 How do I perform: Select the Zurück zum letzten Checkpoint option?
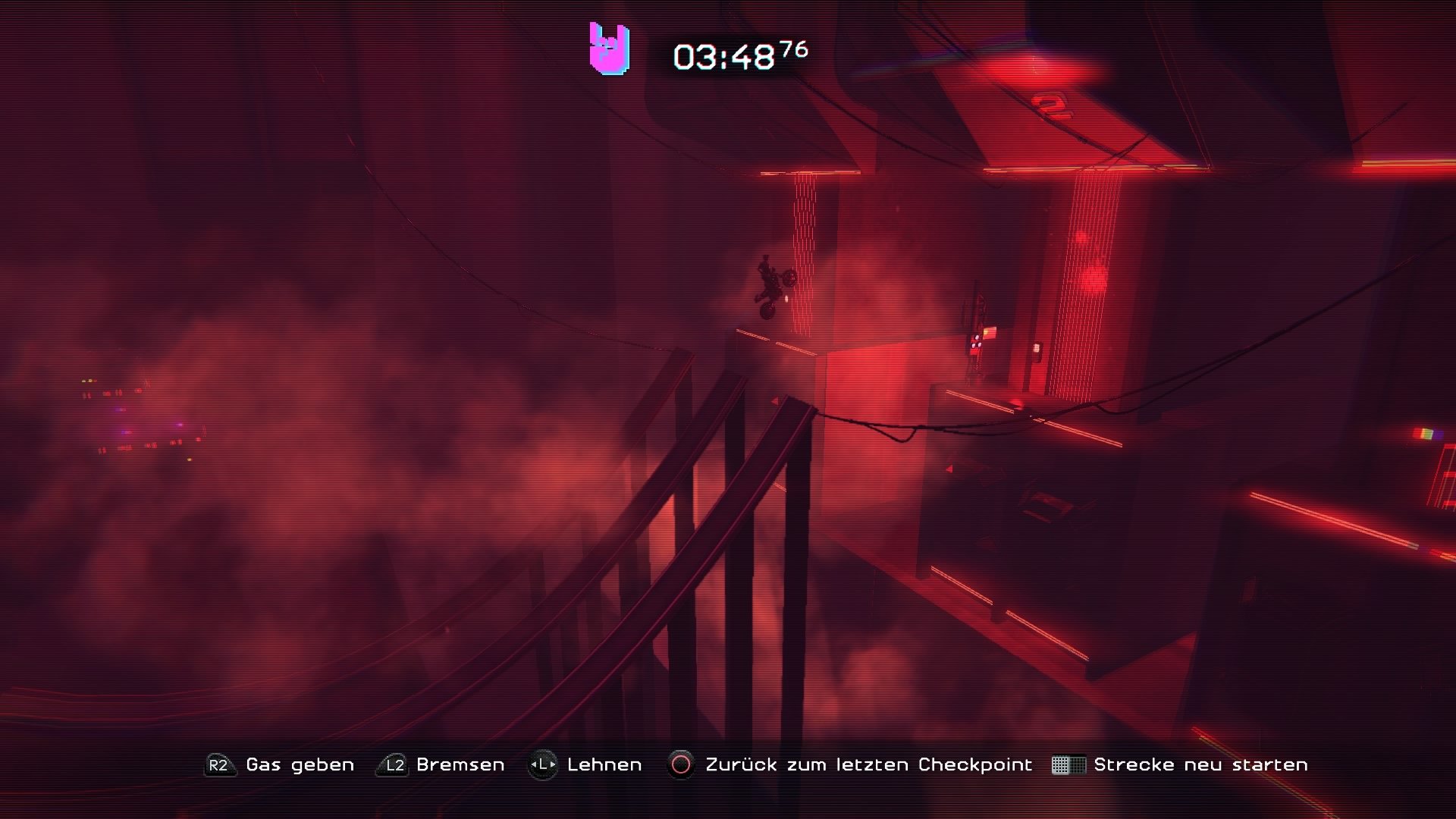tap(868, 764)
